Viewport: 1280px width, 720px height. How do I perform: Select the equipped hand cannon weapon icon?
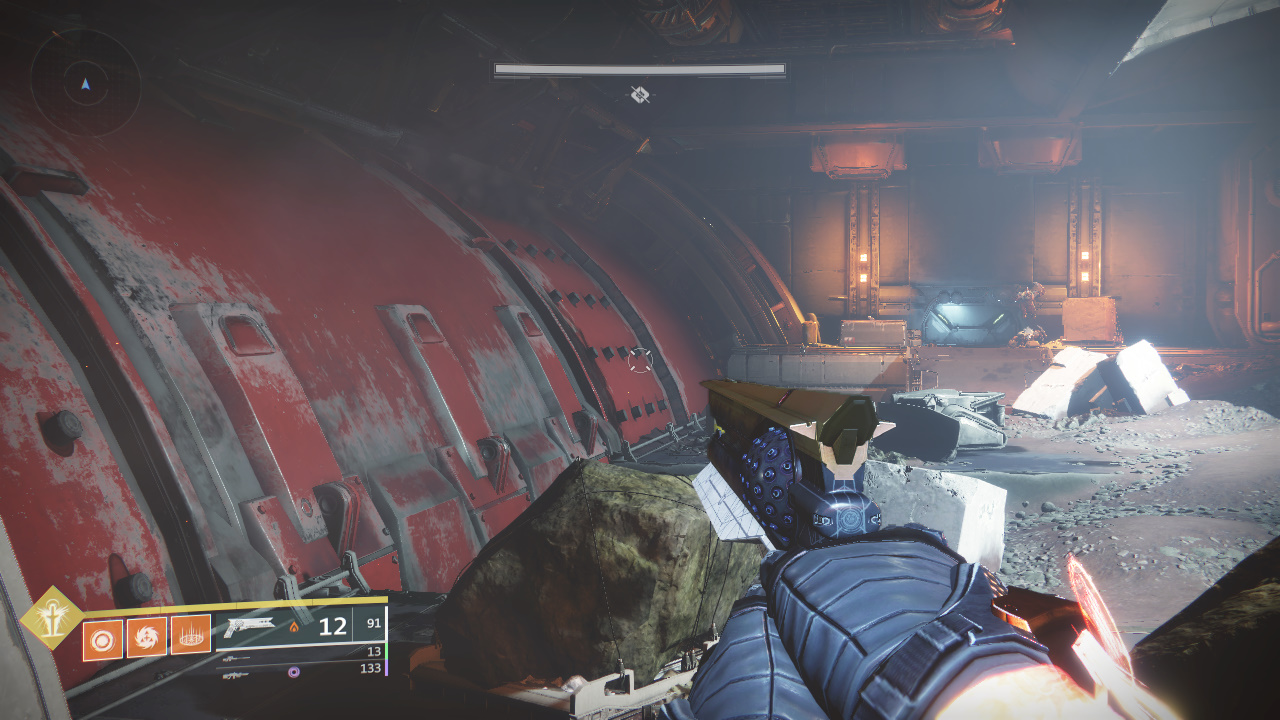pyautogui.click(x=249, y=627)
